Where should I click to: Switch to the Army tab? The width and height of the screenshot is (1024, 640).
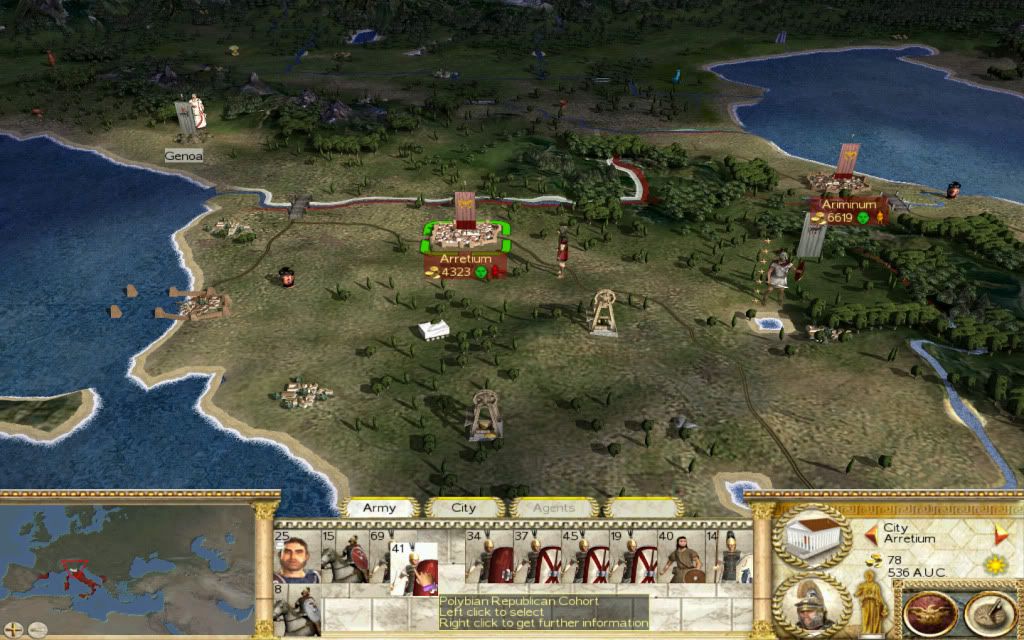(379, 508)
